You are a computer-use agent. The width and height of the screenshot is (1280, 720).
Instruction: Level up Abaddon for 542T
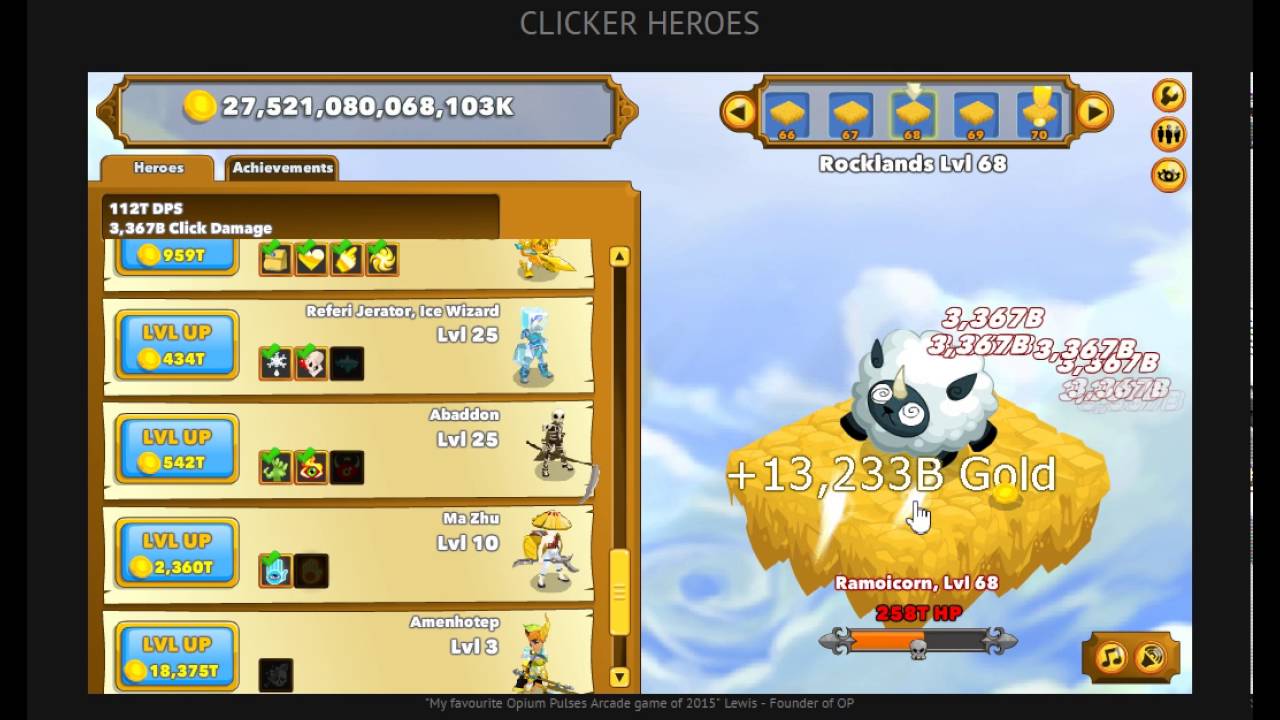[177, 449]
